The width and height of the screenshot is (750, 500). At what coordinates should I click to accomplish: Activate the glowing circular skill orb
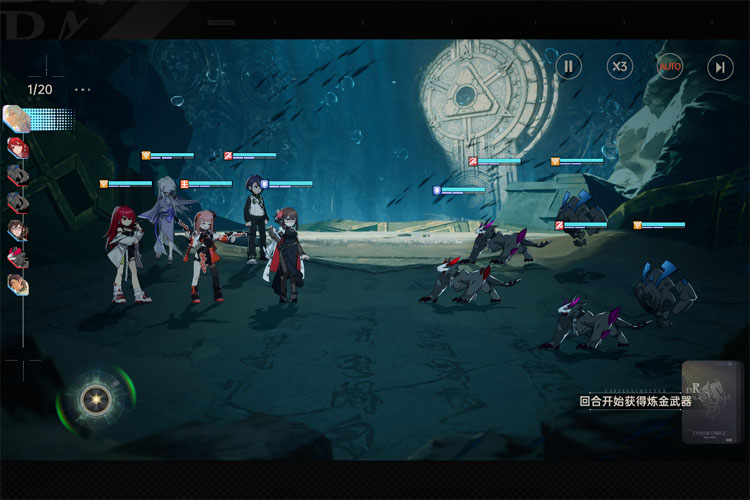pos(96,400)
